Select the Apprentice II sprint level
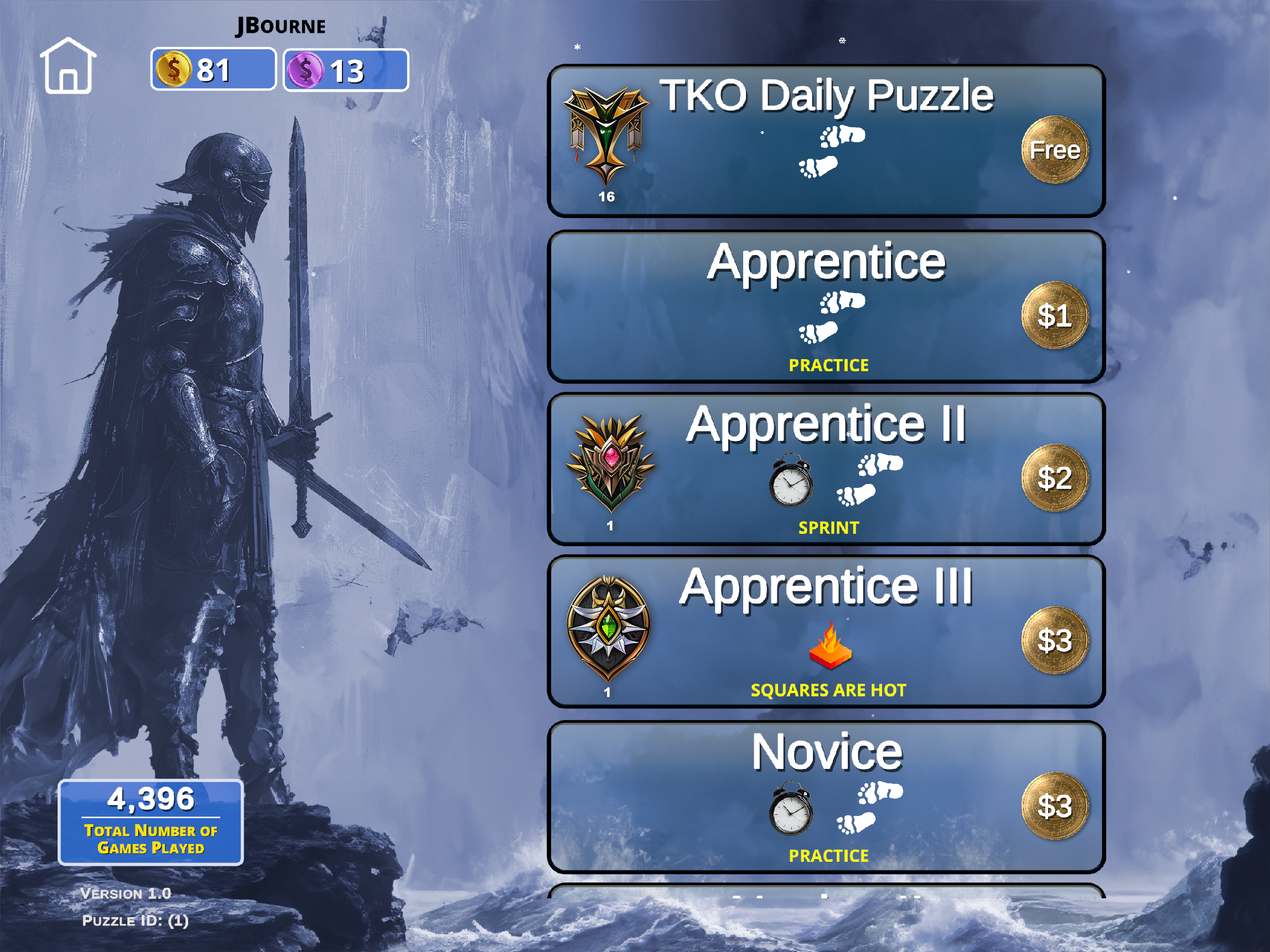This screenshot has width=1270, height=952. pos(826,470)
